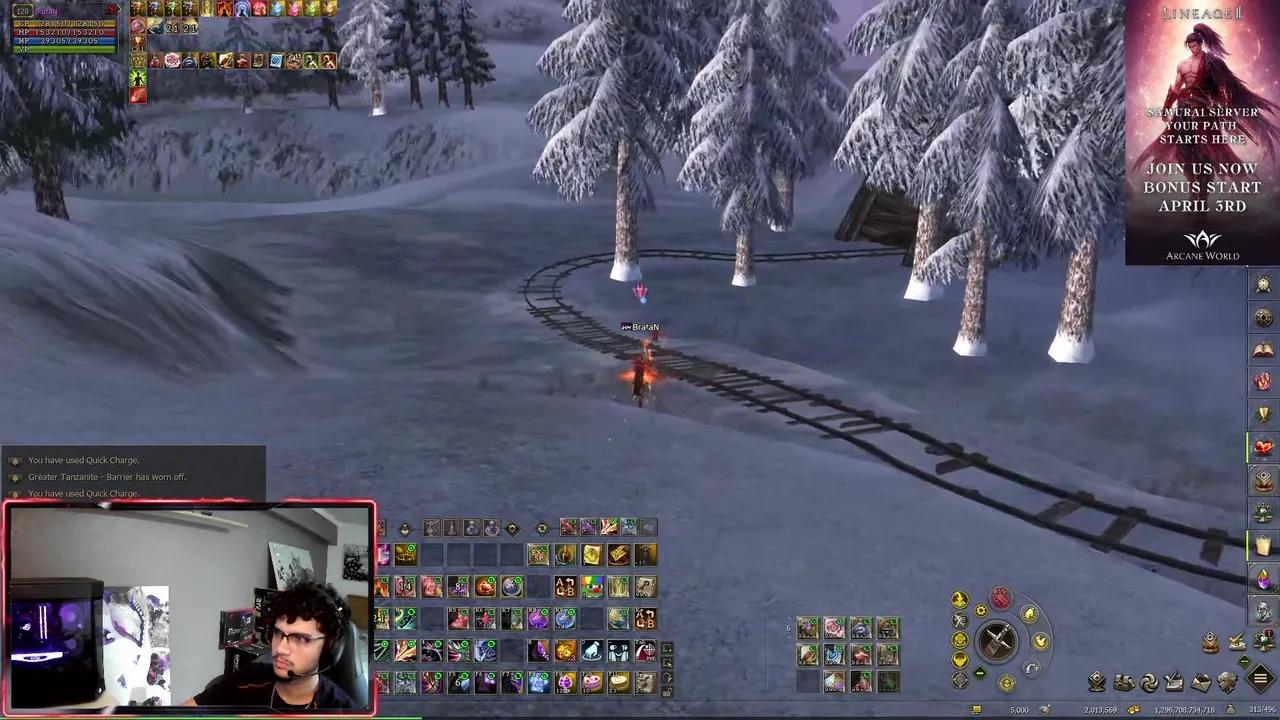Collapse the radial menu with green minus toggle
The width and height of the screenshot is (1280, 720).
tap(980, 671)
